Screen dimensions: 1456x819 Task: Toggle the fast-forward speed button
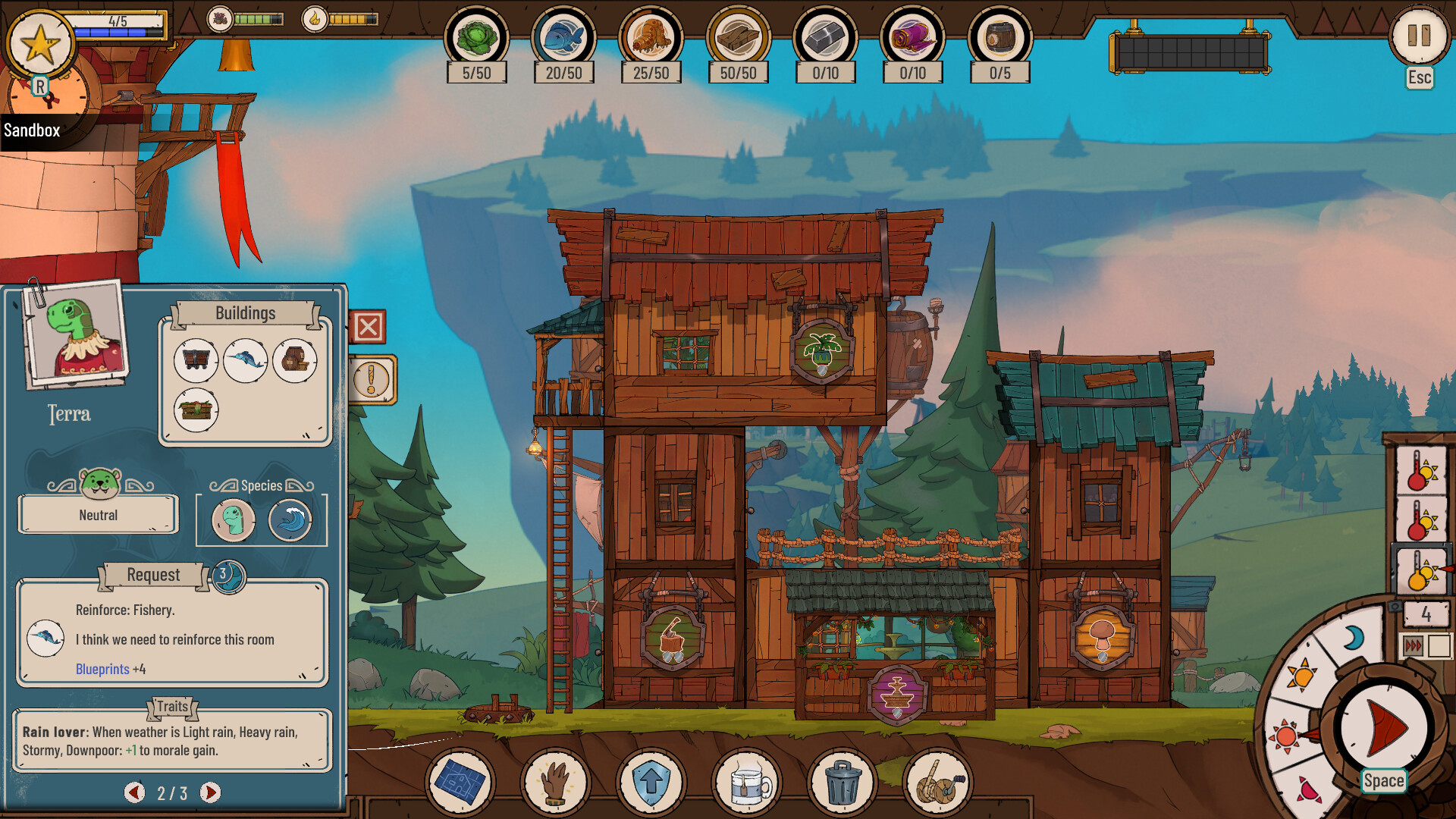(1414, 646)
